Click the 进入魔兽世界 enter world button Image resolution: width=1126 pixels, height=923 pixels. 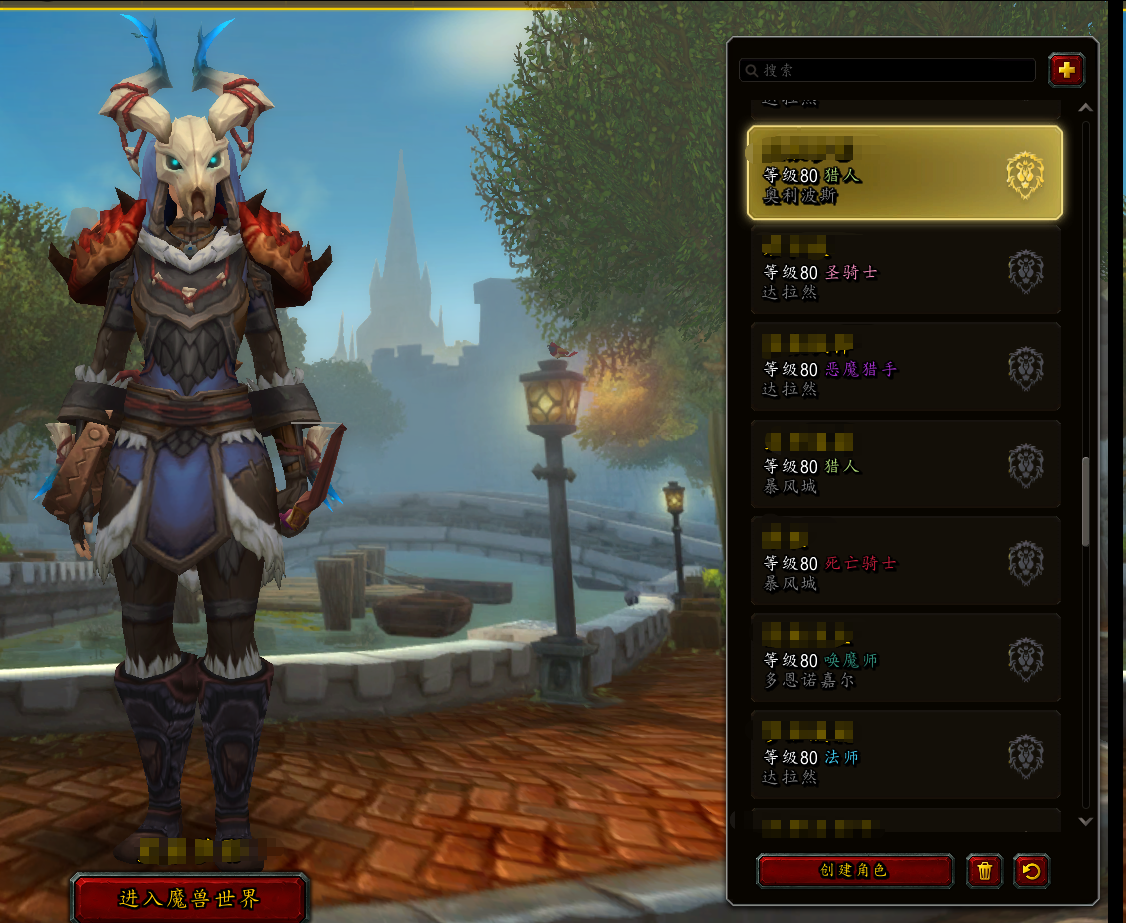click(x=189, y=898)
